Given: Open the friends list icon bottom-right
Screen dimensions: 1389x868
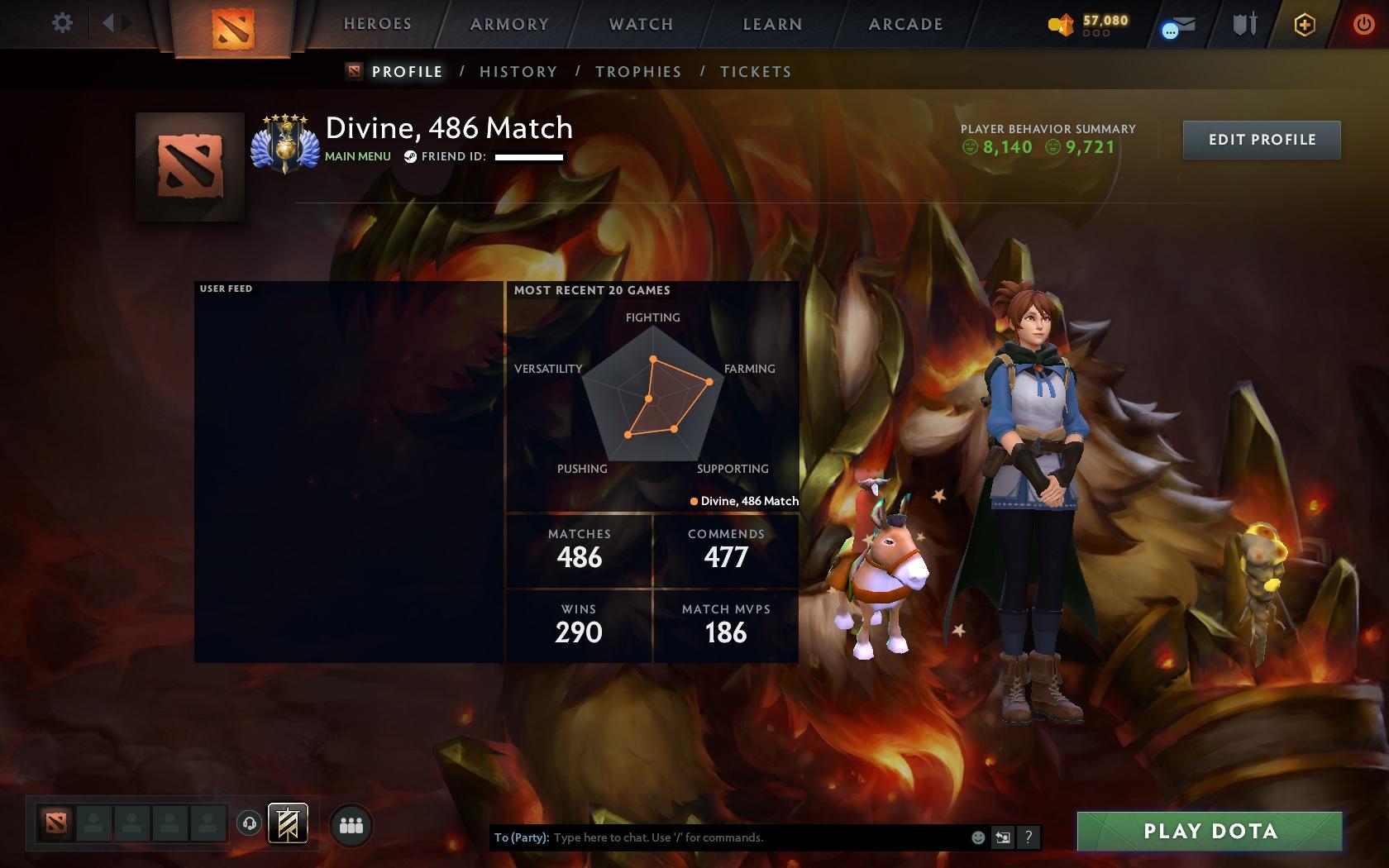Looking at the screenshot, I should (x=351, y=823).
